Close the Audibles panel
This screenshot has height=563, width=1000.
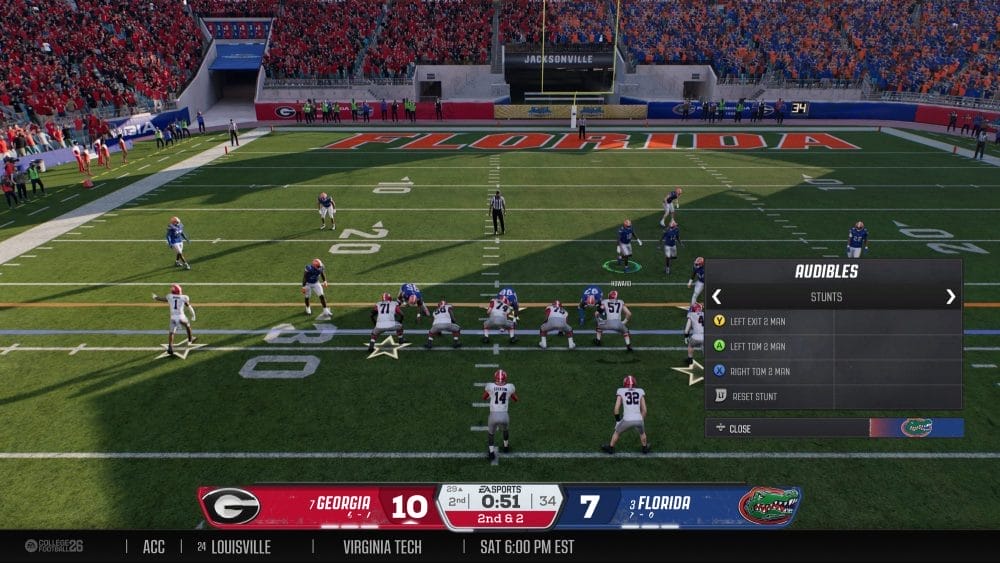click(x=740, y=428)
